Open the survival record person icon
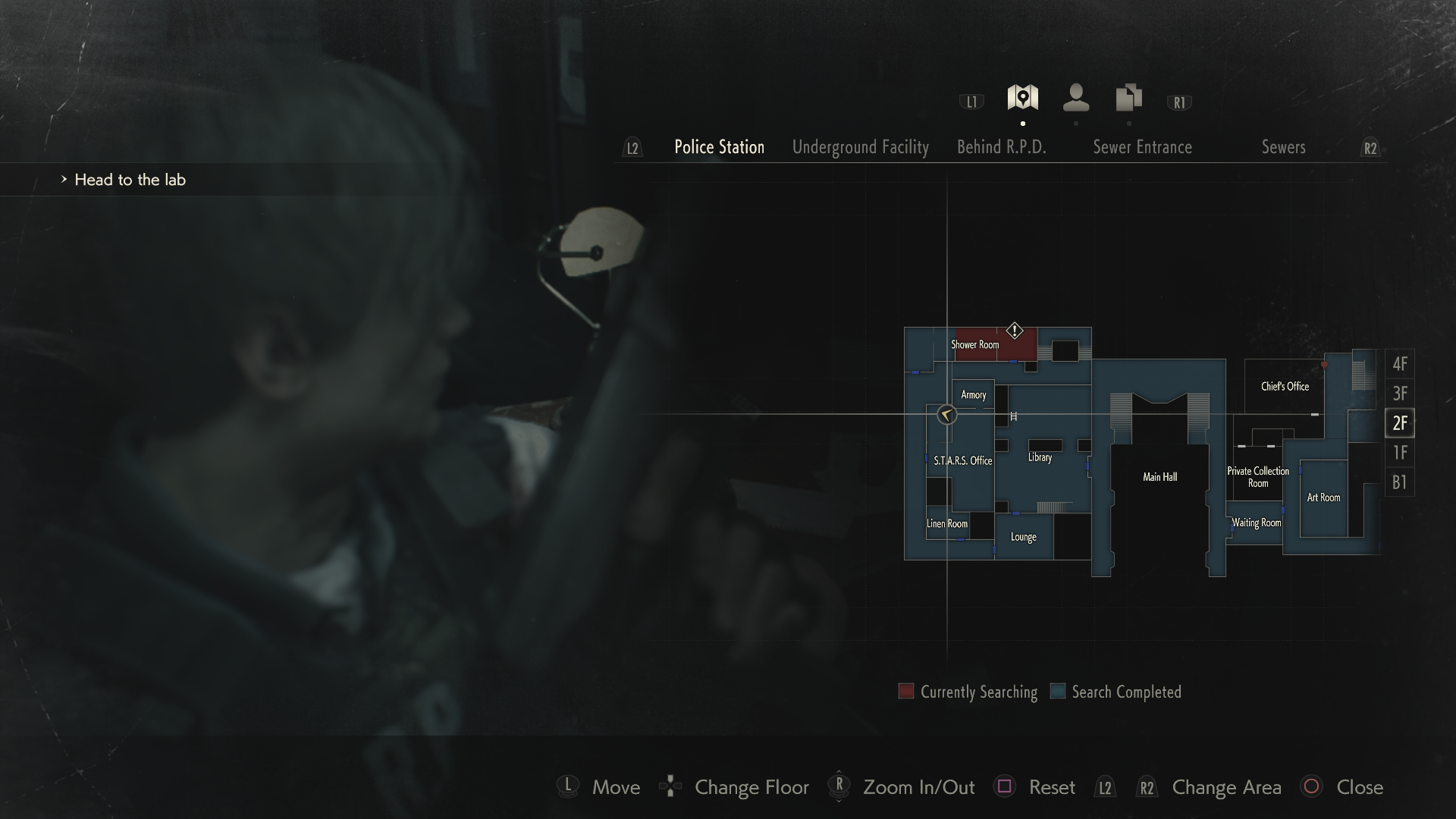1456x819 pixels. pos(1075,99)
